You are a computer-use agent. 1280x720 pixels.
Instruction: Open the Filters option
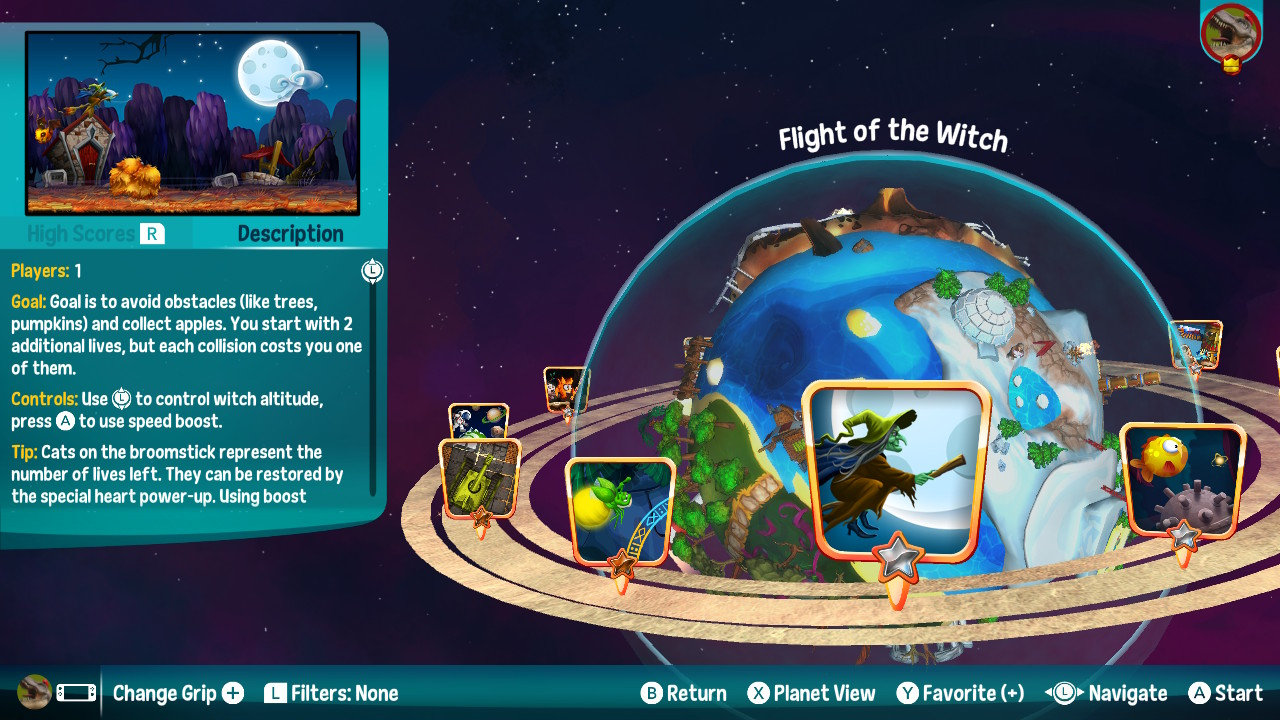coord(331,693)
